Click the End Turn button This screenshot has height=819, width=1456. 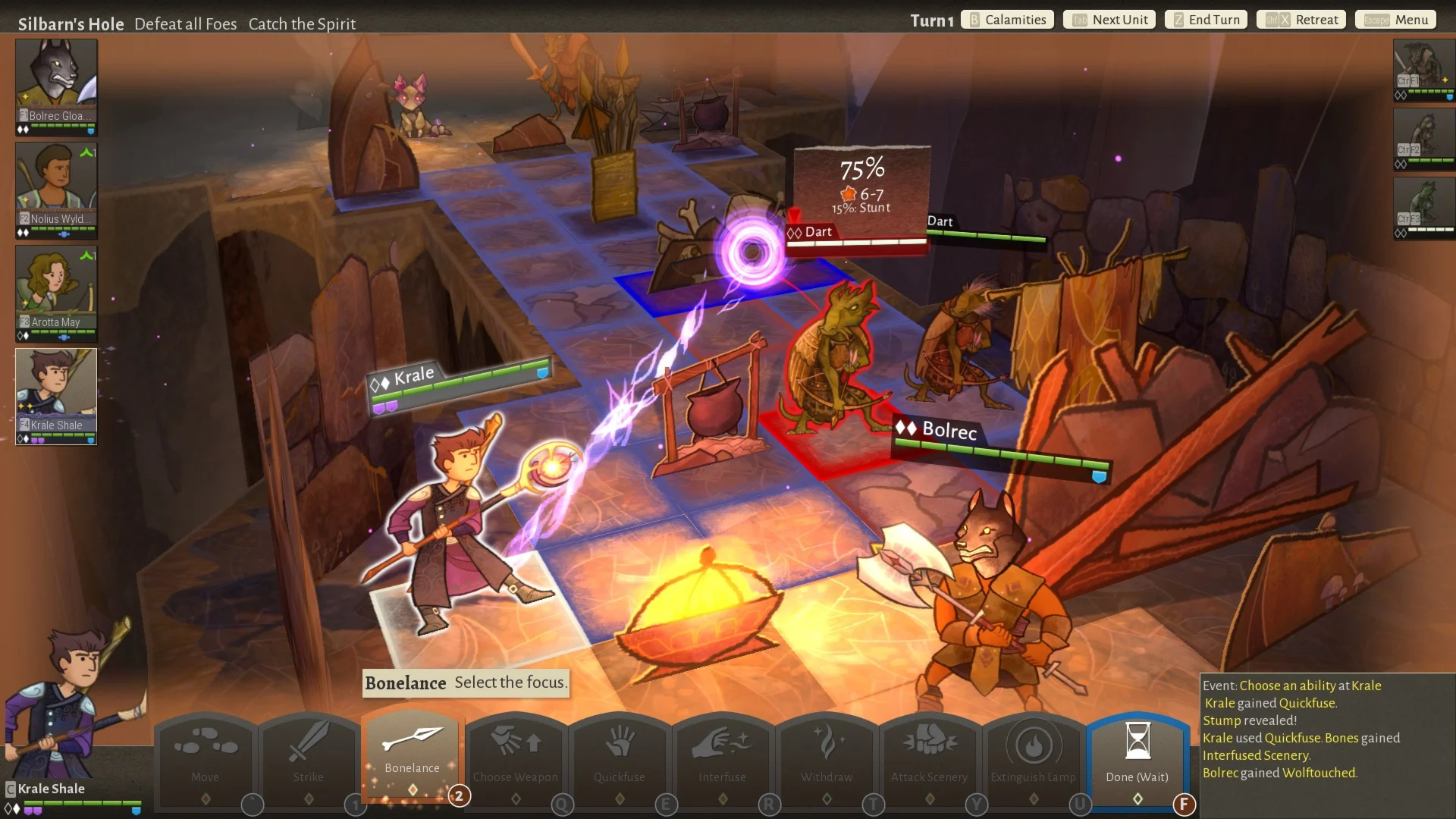click(x=1206, y=20)
